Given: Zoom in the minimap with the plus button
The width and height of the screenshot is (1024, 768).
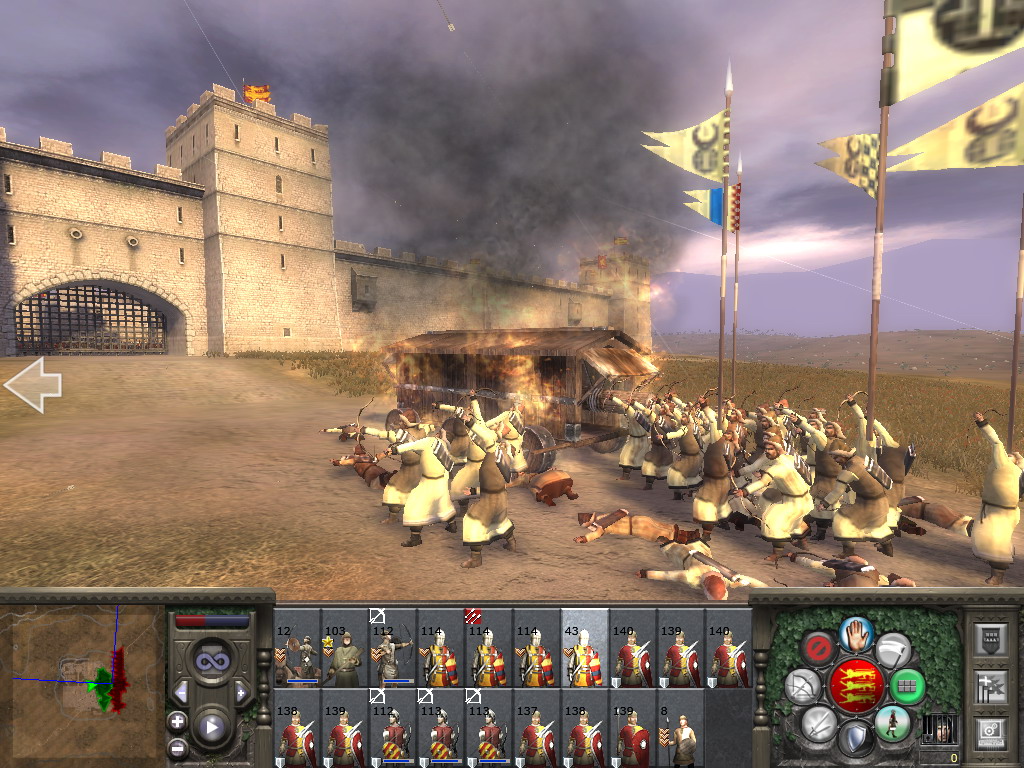Looking at the screenshot, I should (x=177, y=721).
